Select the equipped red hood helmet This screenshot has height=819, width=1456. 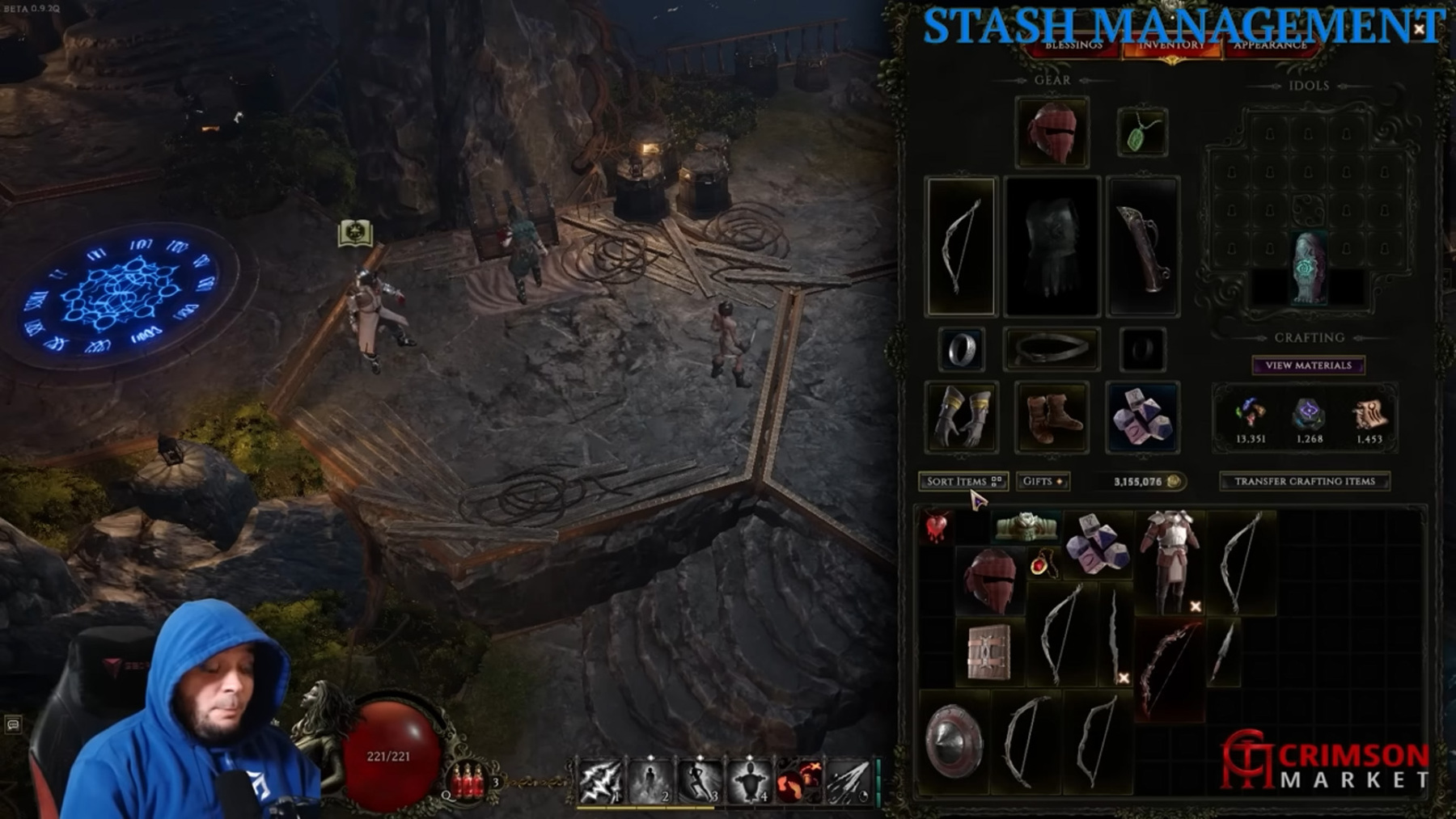[x=1052, y=133]
